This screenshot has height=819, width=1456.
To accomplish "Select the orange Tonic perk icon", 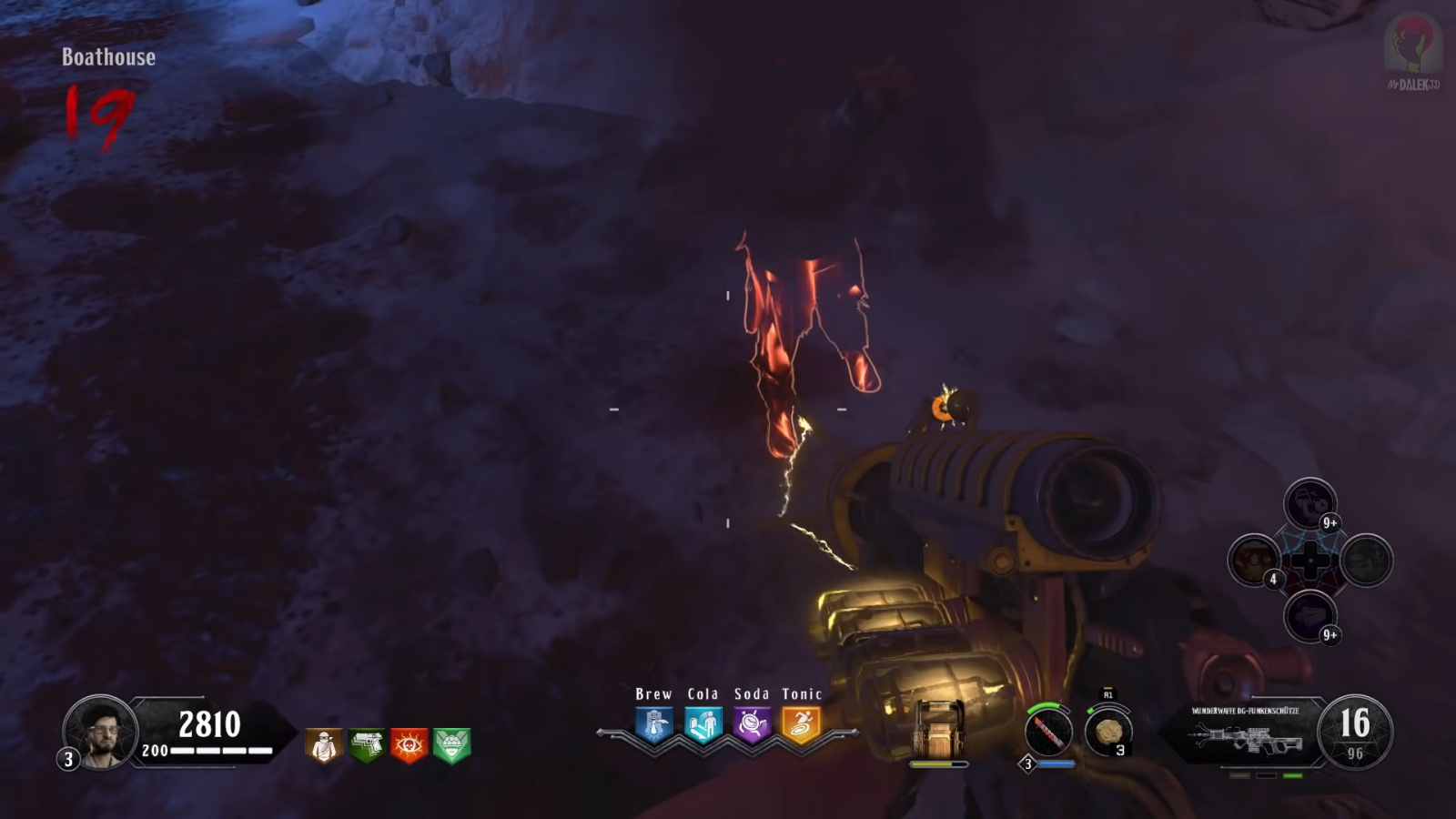I will click(801, 725).
